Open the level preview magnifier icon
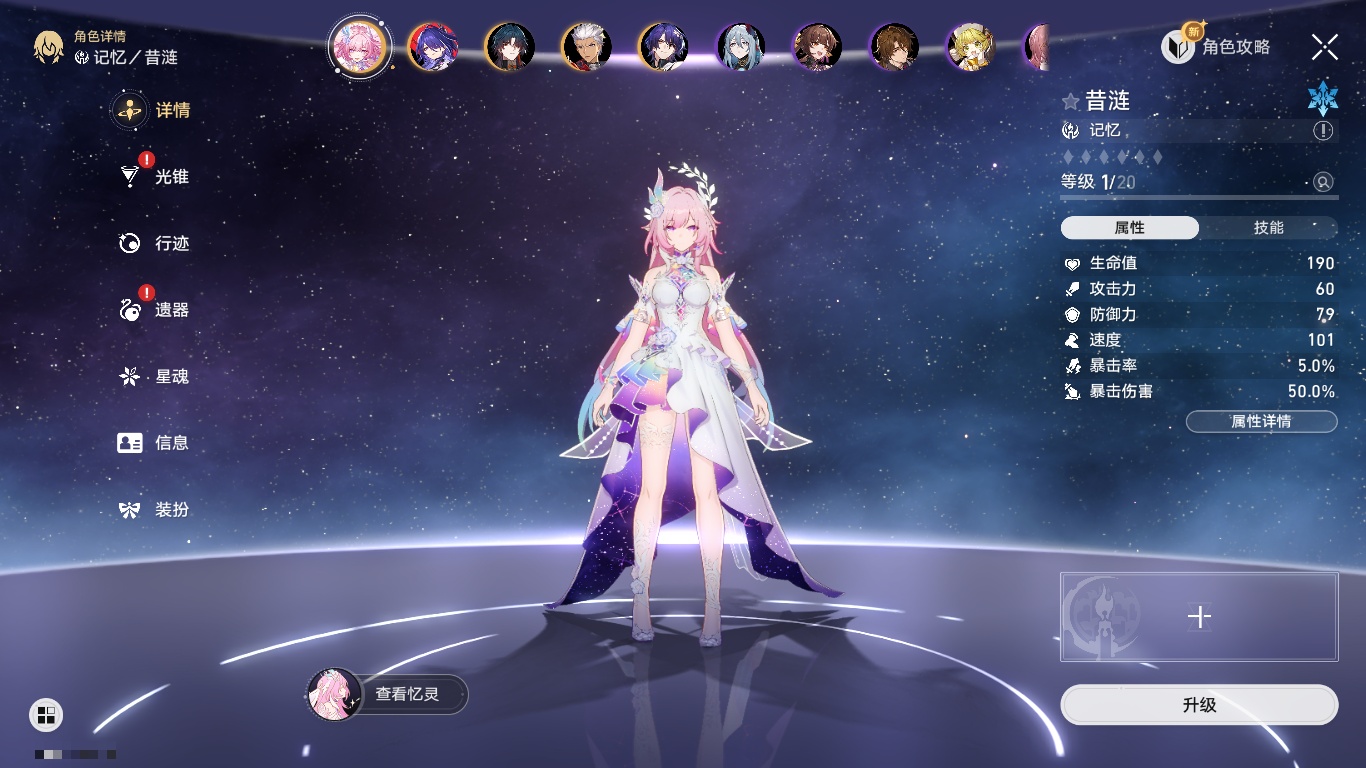This screenshot has height=768, width=1366. (1323, 182)
